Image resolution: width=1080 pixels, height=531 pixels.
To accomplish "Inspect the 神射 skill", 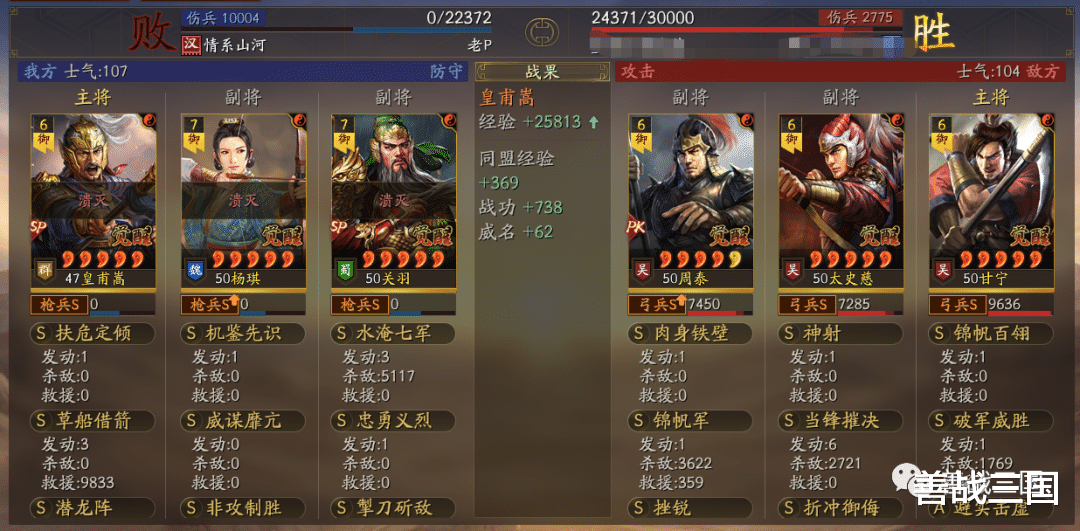I will (x=841, y=333).
